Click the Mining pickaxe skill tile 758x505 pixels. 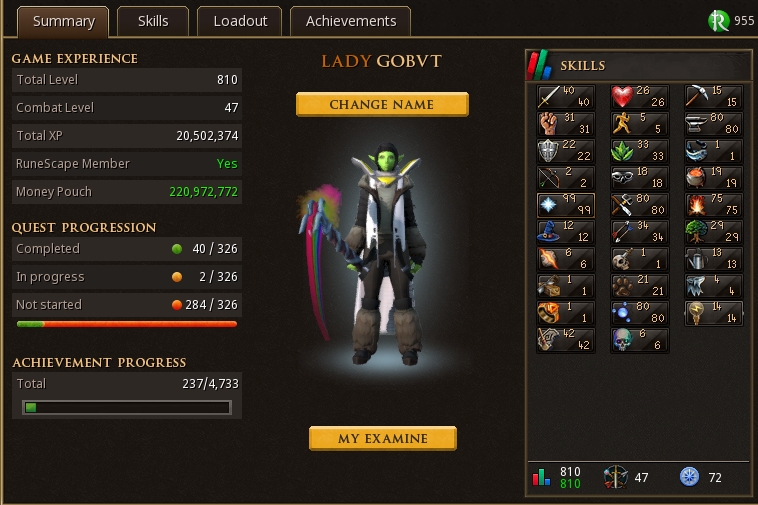coord(713,97)
